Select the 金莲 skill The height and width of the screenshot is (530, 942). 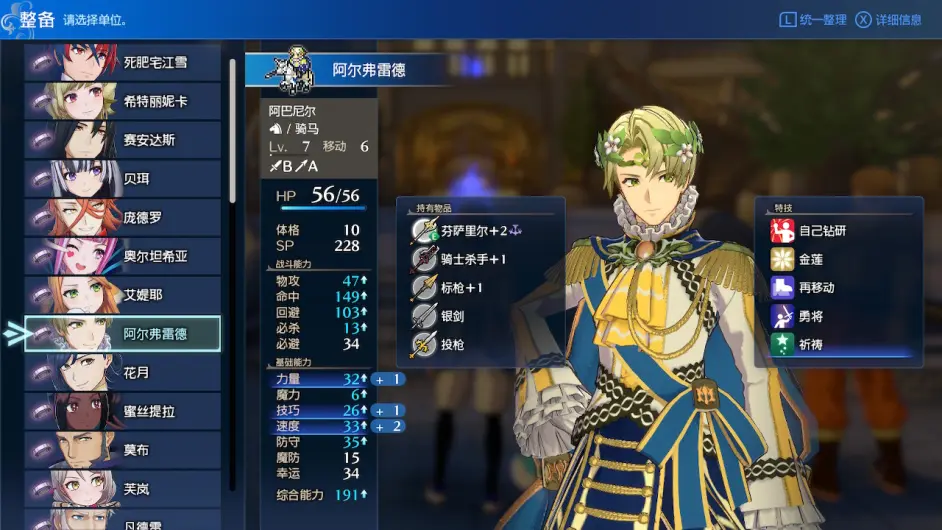(x=810, y=259)
